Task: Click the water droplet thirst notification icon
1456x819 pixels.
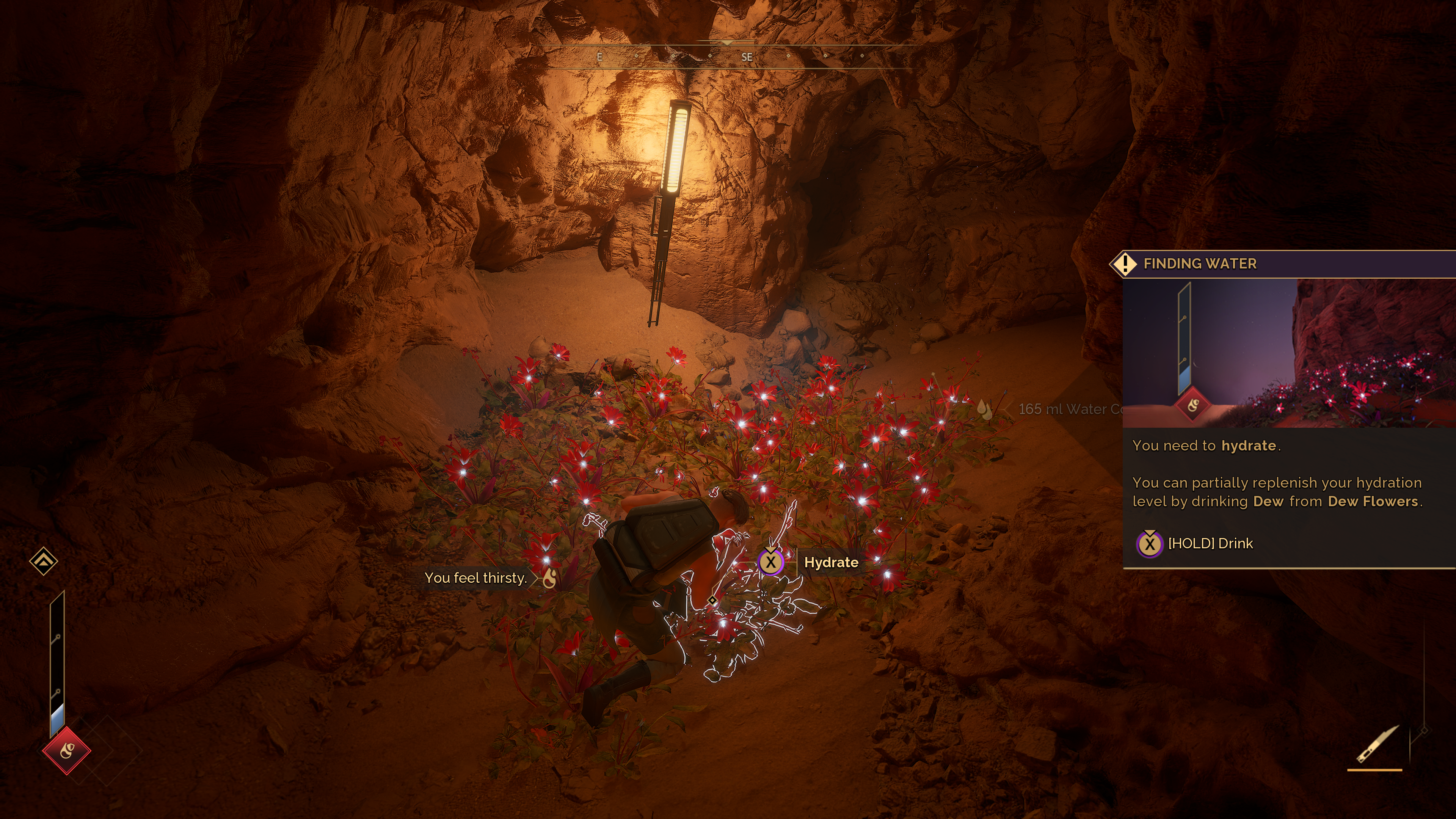Action: (x=549, y=577)
